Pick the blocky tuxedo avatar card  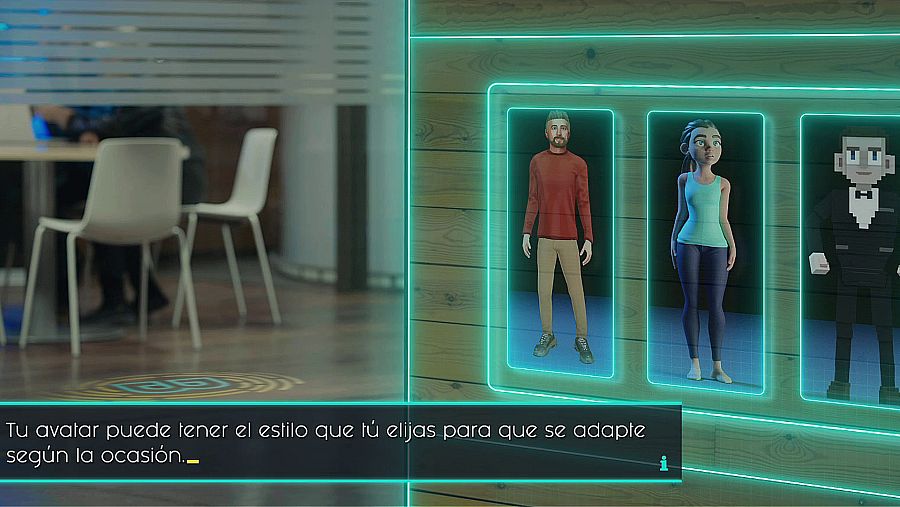(852, 258)
